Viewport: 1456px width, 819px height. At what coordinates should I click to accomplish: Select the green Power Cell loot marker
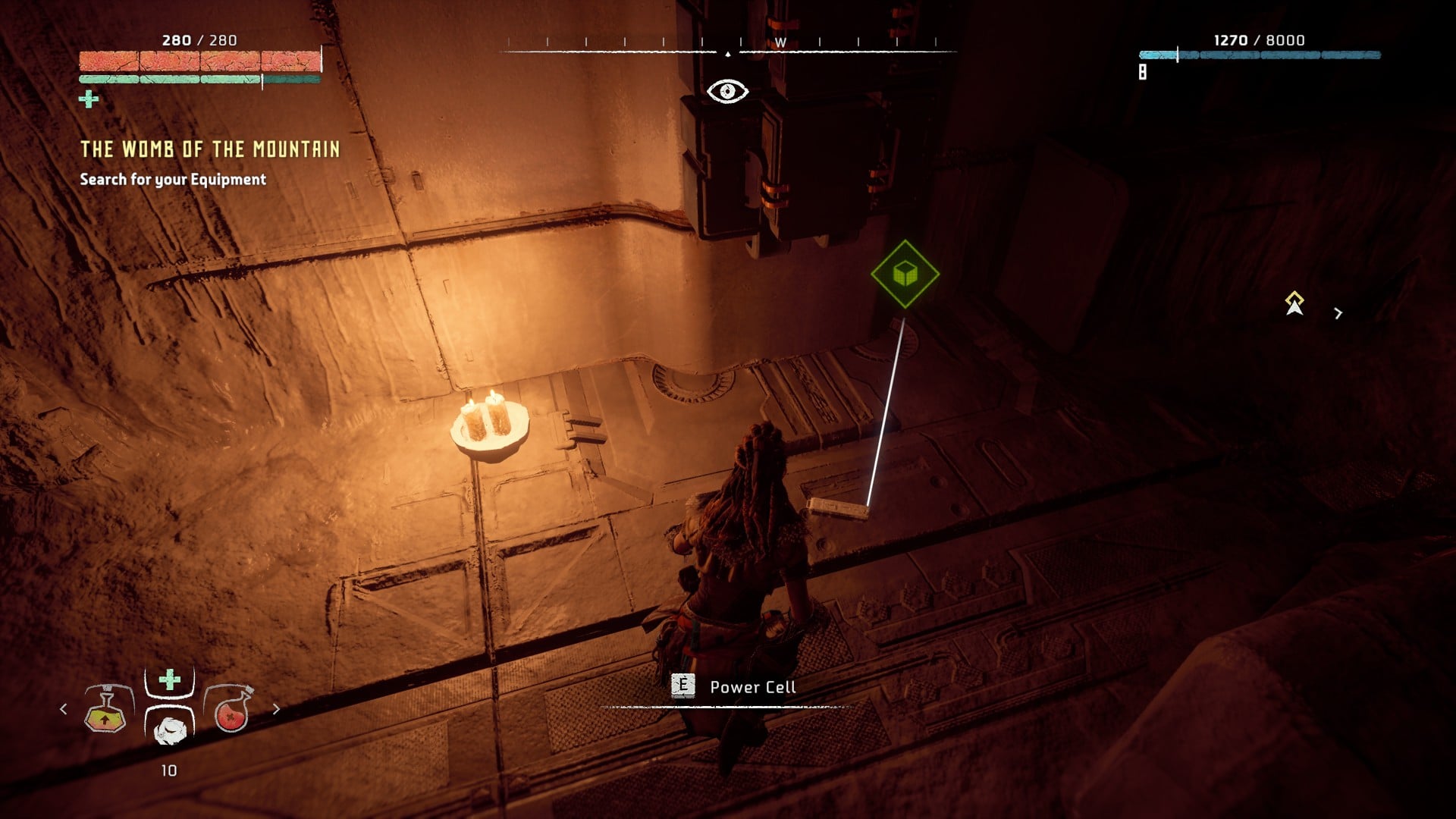(x=905, y=274)
